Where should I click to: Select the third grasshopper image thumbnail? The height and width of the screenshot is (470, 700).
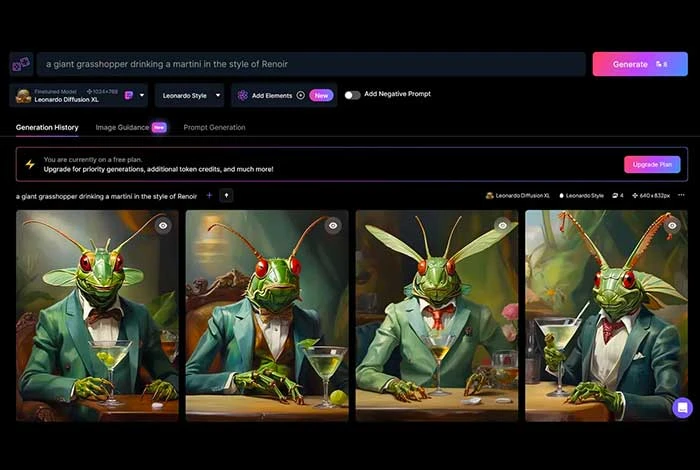(437, 315)
